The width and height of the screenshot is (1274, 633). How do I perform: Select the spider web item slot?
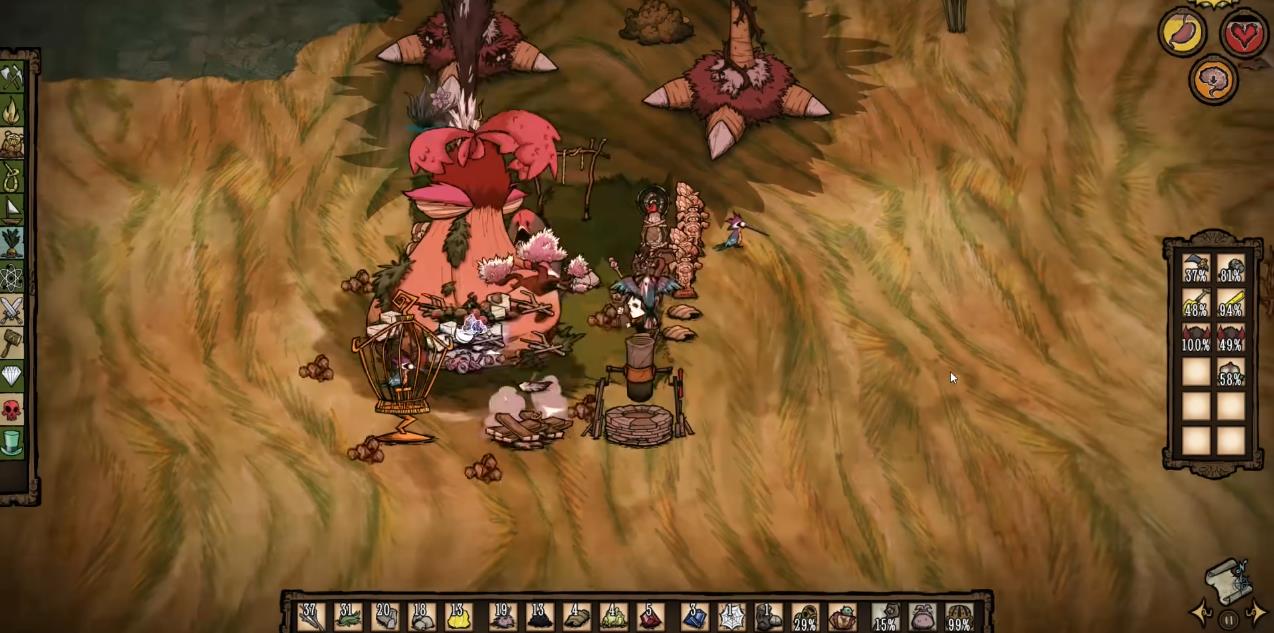coord(731,616)
